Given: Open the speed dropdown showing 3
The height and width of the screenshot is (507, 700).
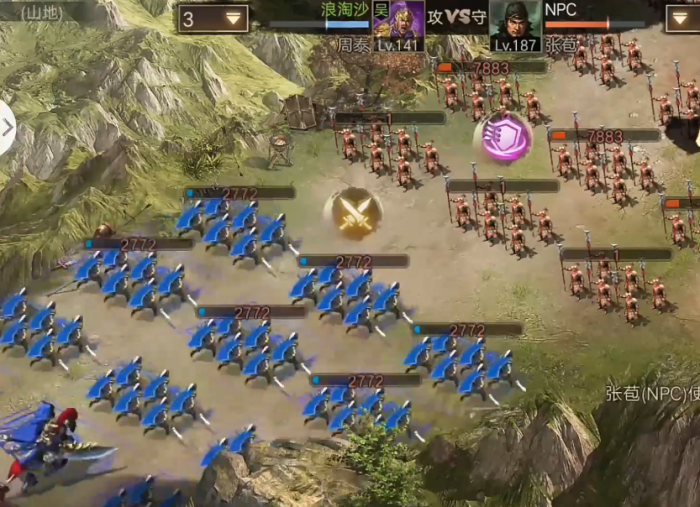Looking at the screenshot, I should 213,18.
